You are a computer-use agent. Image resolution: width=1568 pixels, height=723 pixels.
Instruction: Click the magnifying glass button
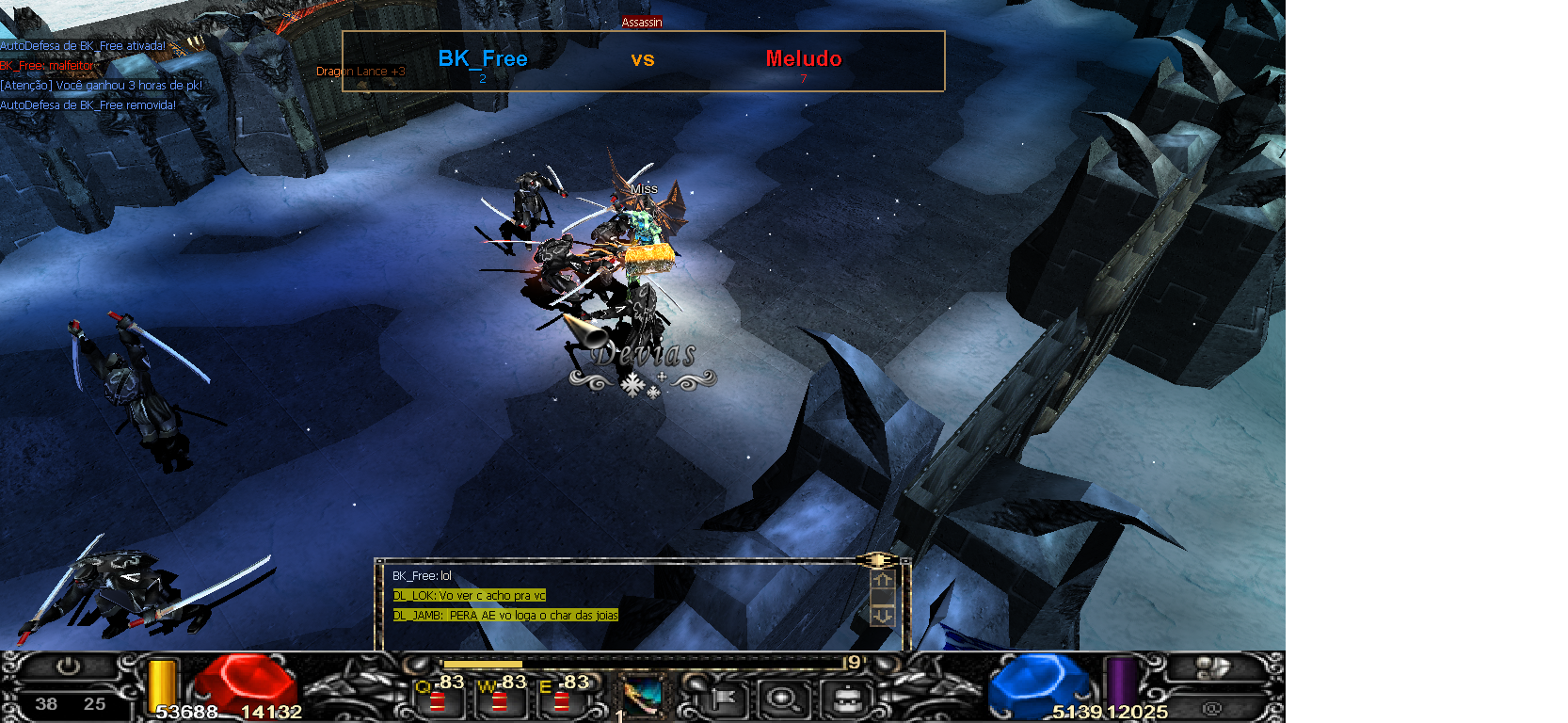click(782, 699)
